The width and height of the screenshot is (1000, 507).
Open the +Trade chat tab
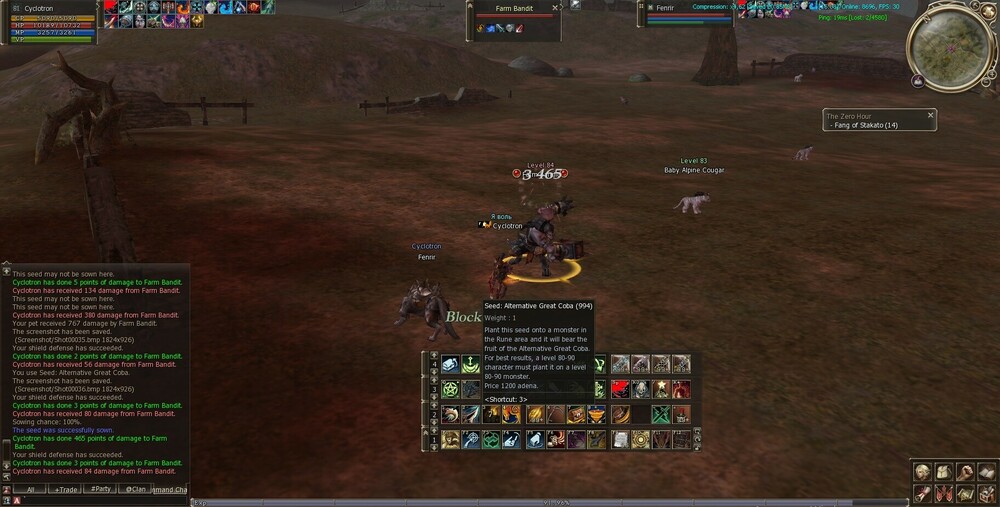pyautogui.click(x=66, y=489)
